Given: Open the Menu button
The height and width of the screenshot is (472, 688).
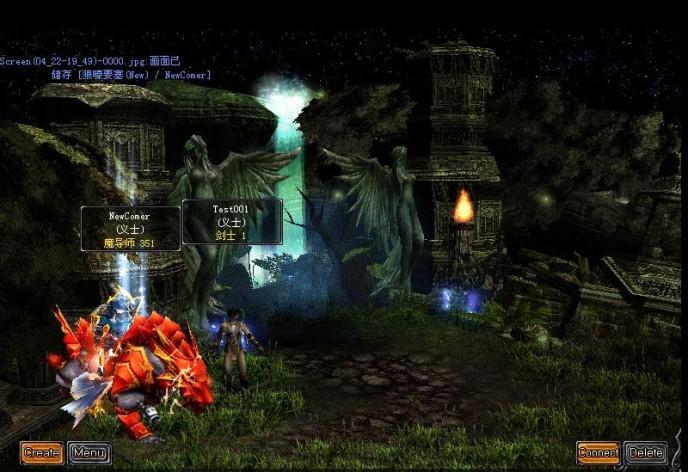Looking at the screenshot, I should coord(89,453).
